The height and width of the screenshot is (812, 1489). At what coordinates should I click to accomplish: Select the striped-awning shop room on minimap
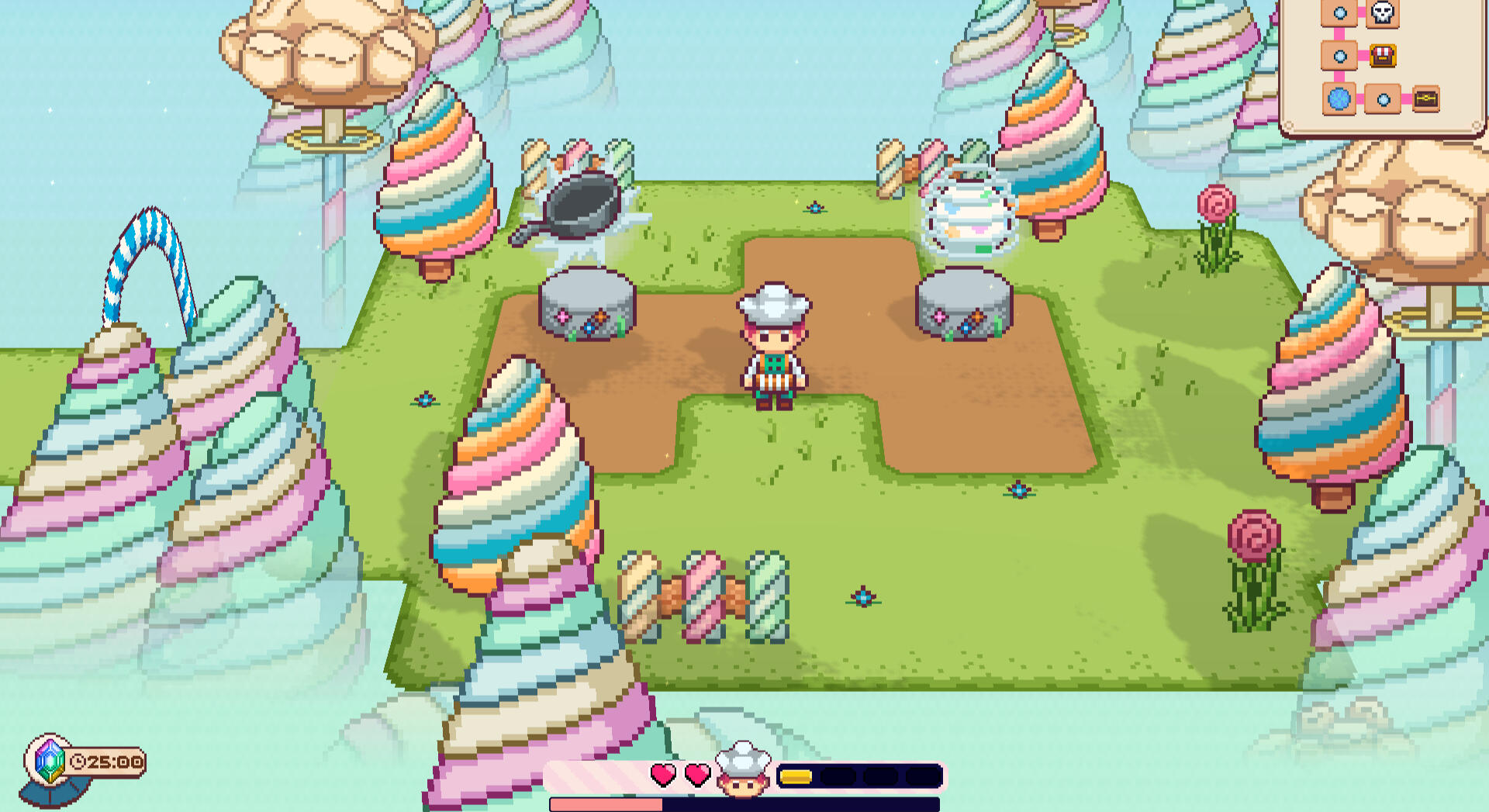click(1383, 56)
